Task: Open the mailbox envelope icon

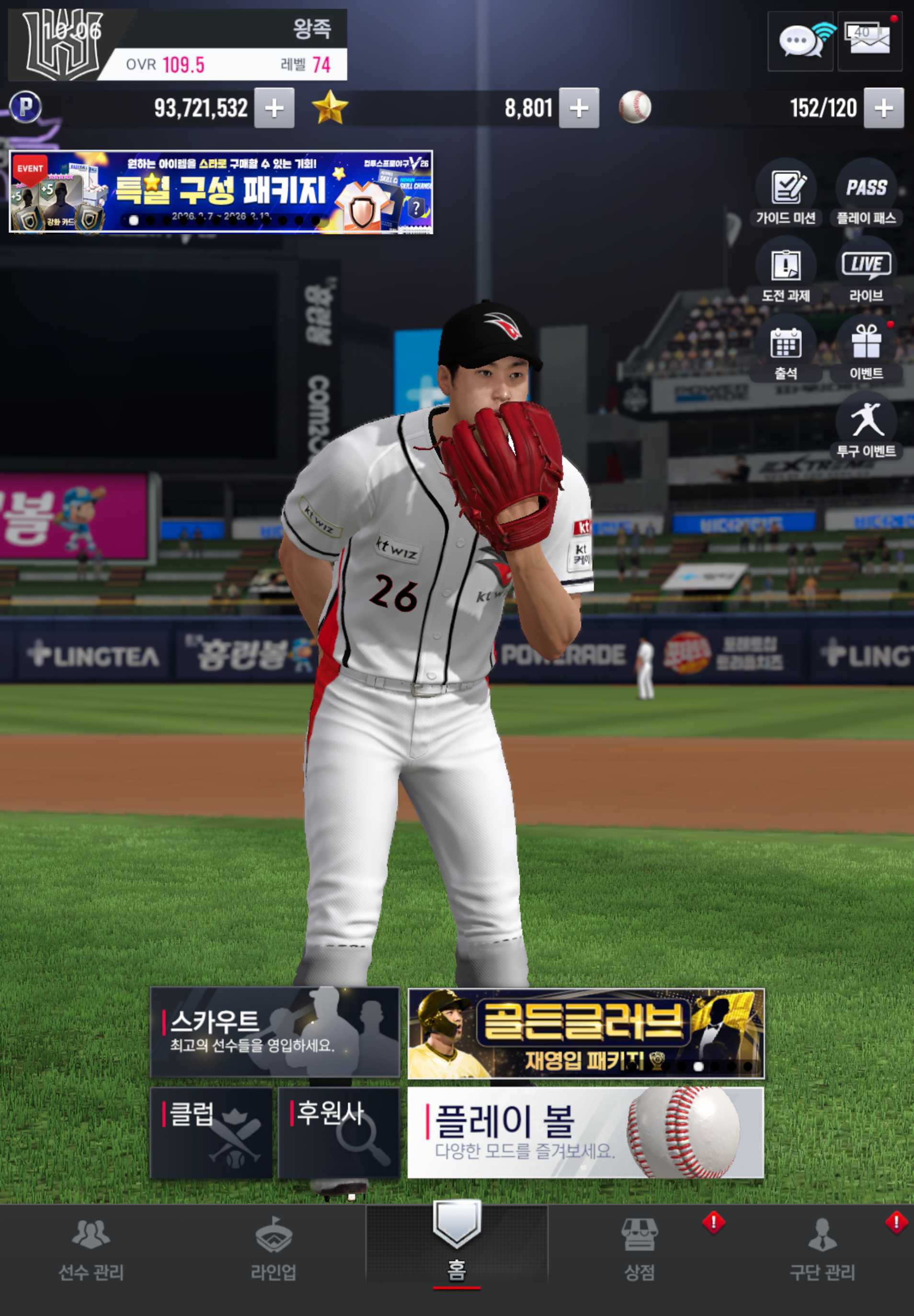Action: tap(869, 41)
